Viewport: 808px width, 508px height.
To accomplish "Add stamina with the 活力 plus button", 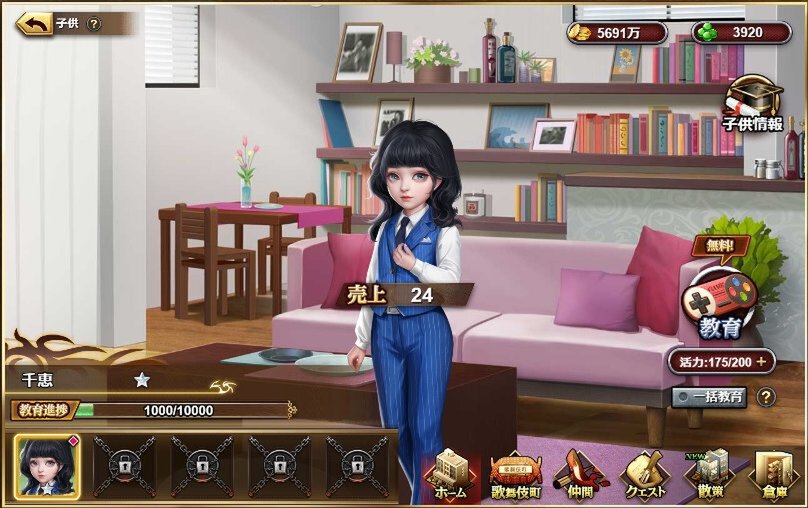I will point(761,362).
